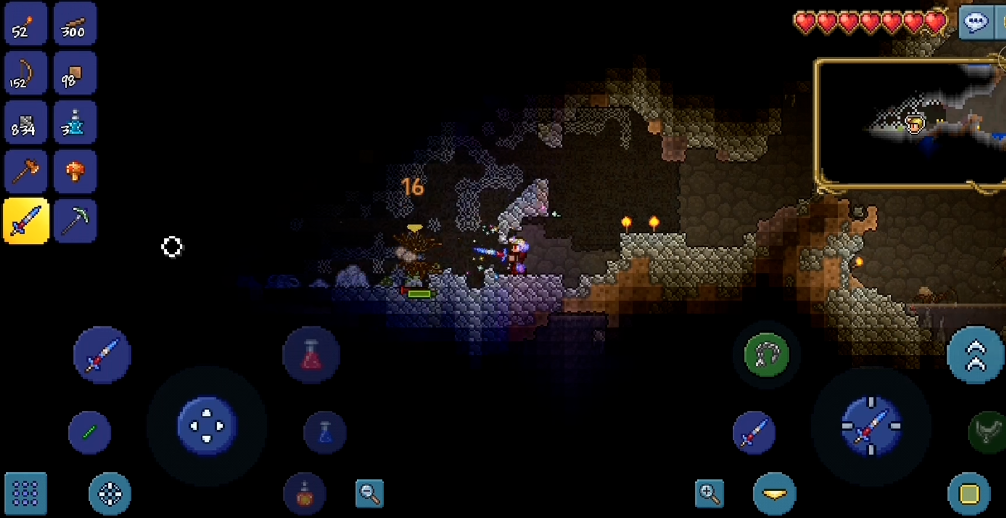The image size is (1006, 518).
Task: Select the hammer hotbar slot
Action: [26, 171]
